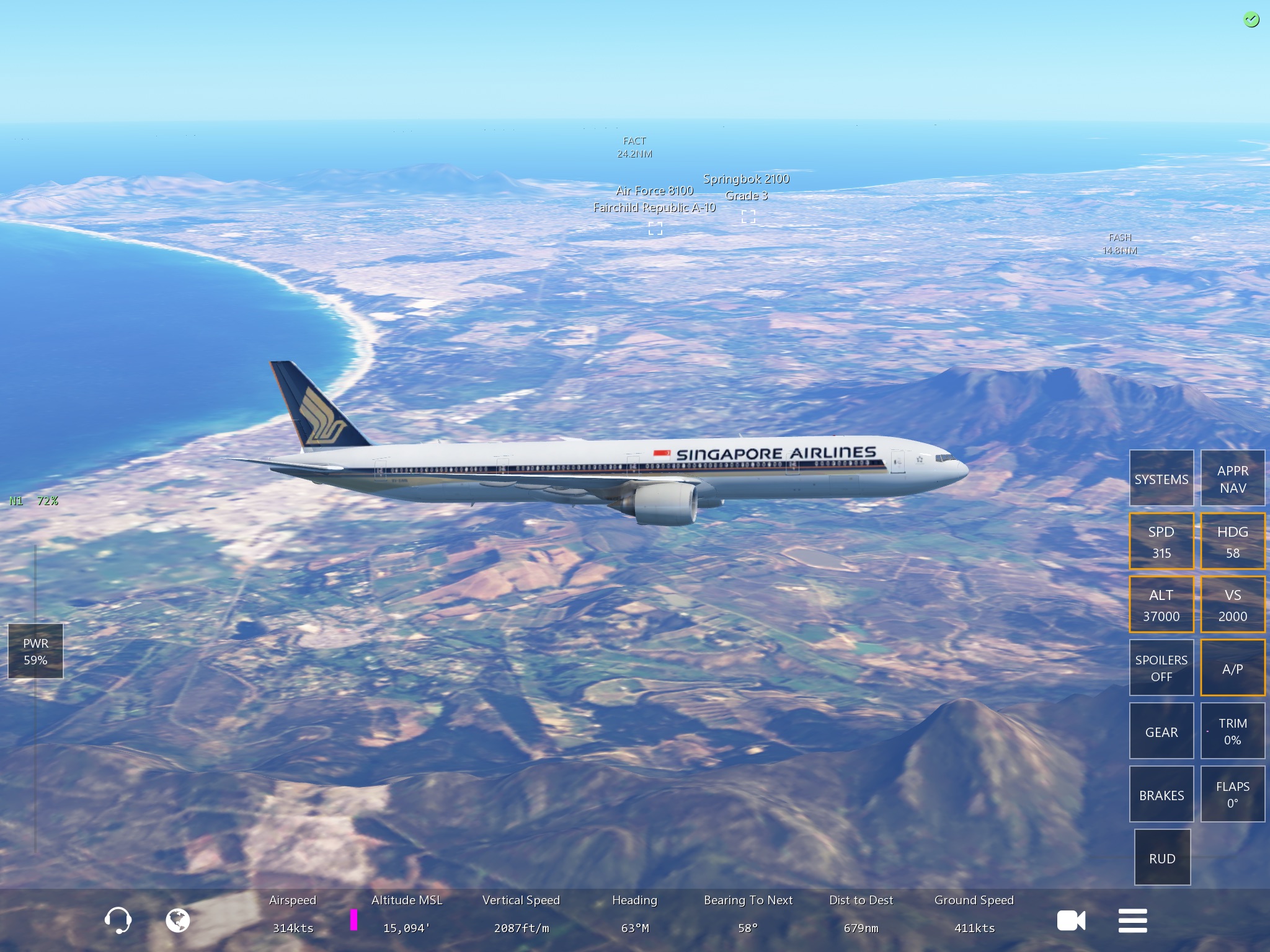
Task: Open ATC communications headset icon
Action: [x=117, y=920]
